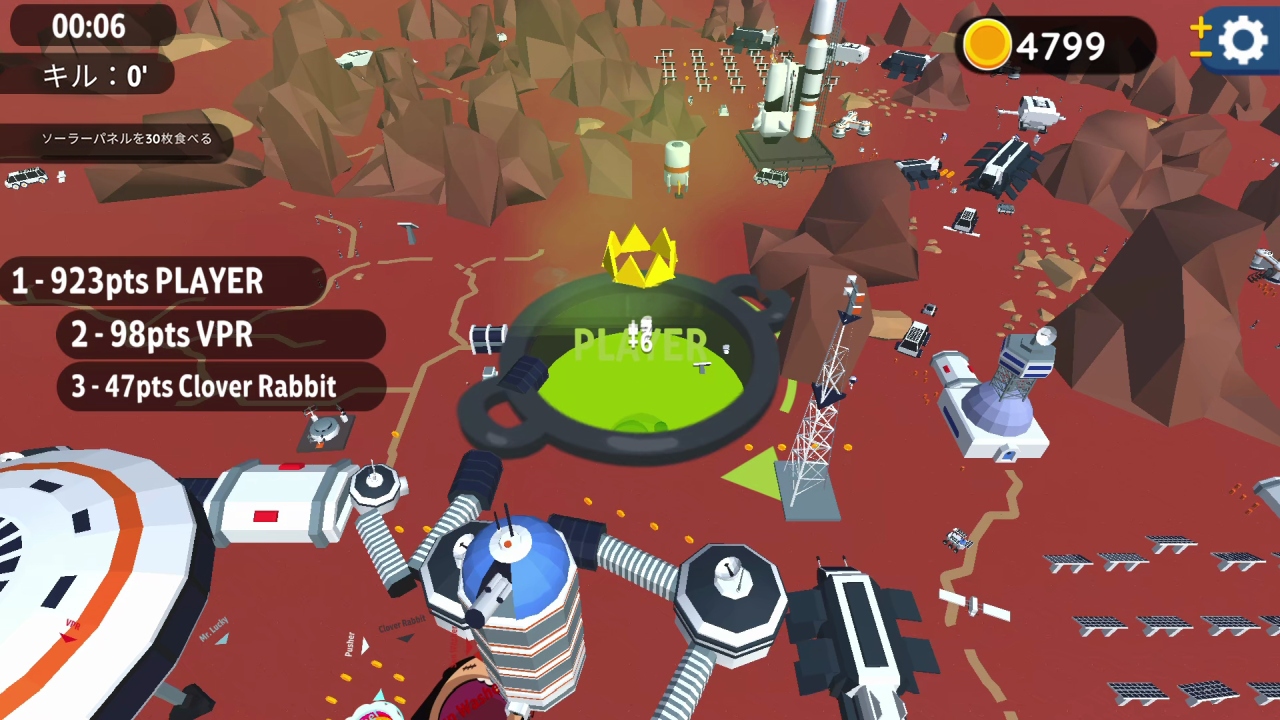Open the settings gear menu
Viewport: 1280px width, 720px height.
click(1243, 42)
